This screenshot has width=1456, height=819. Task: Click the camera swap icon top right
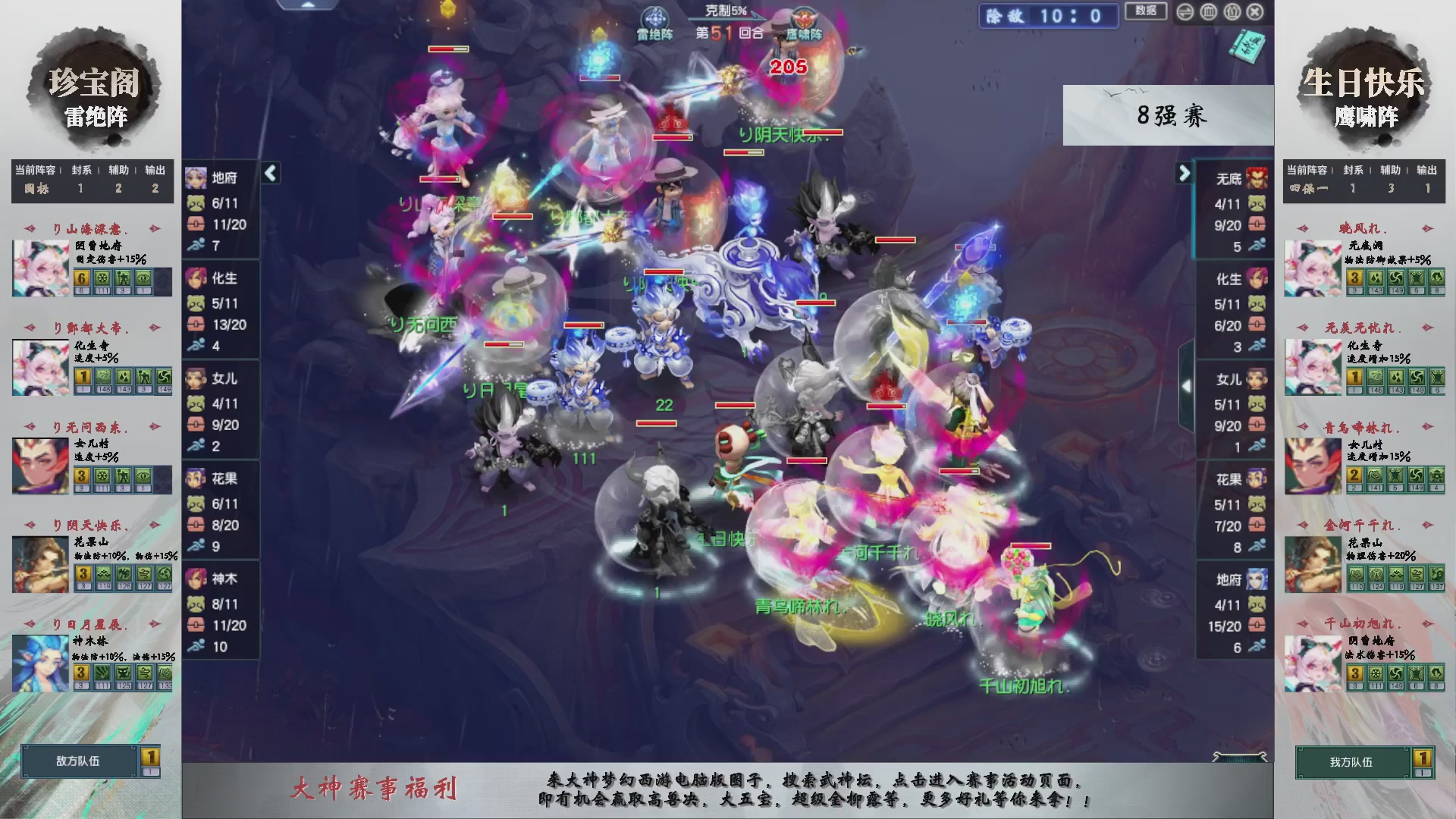coord(1185,12)
